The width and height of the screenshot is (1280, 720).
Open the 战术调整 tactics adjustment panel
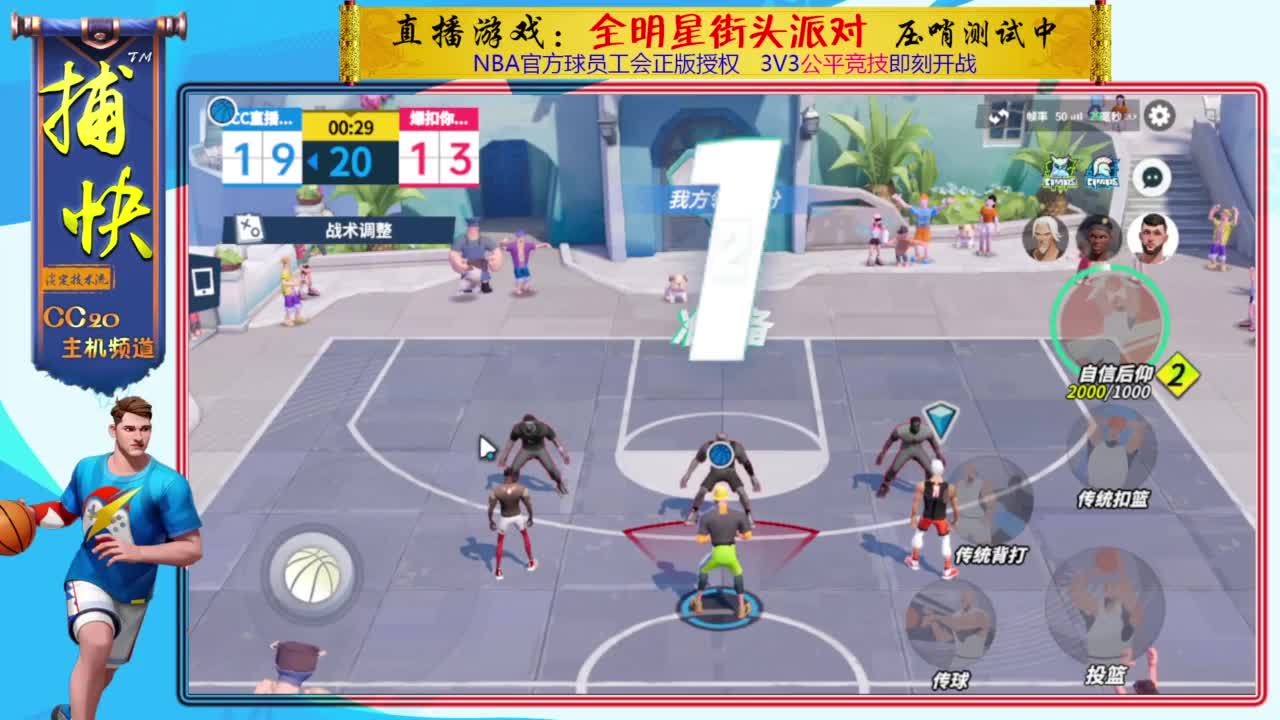click(360, 228)
